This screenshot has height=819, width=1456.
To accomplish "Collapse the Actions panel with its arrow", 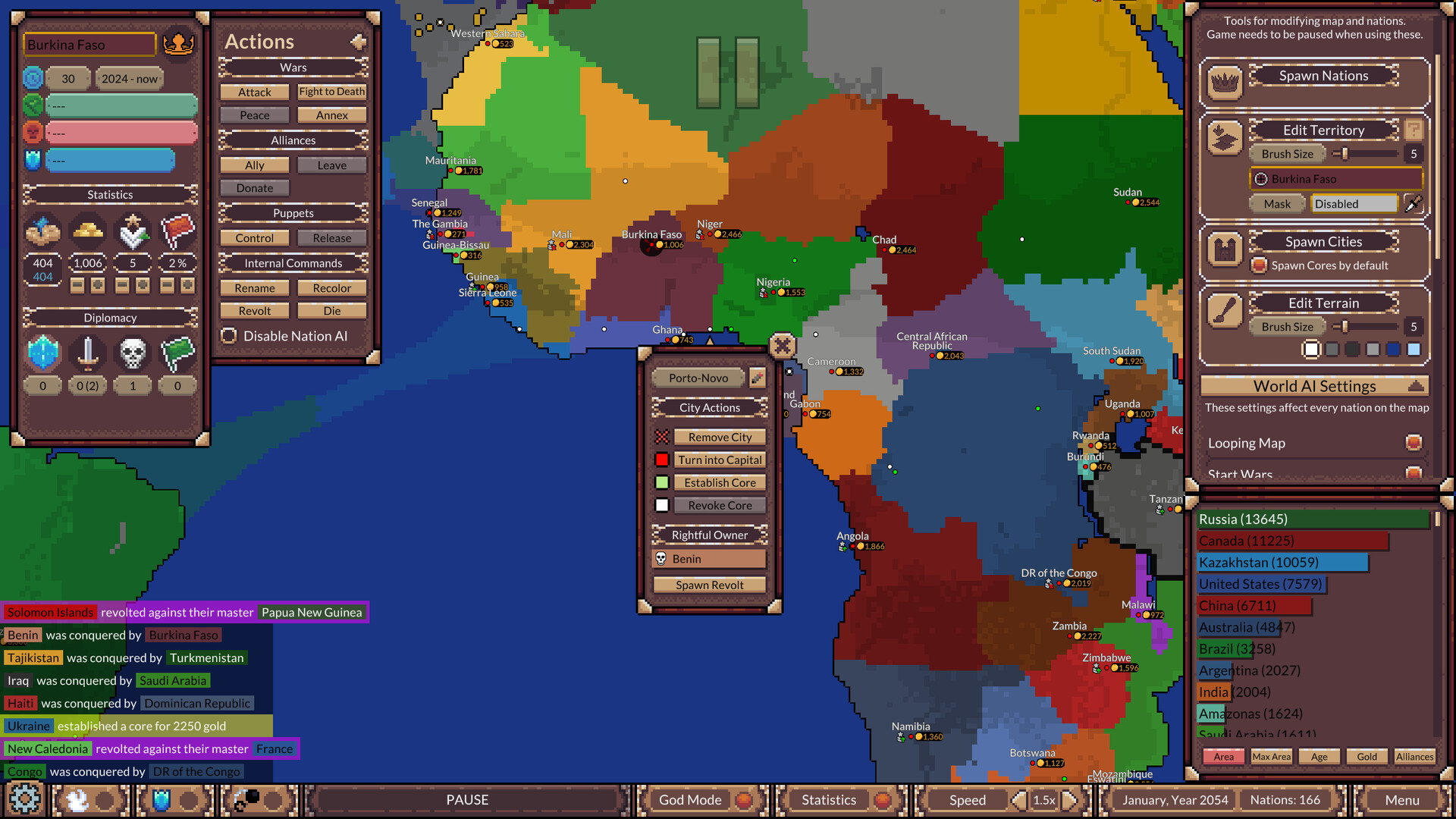I will pyautogui.click(x=358, y=42).
